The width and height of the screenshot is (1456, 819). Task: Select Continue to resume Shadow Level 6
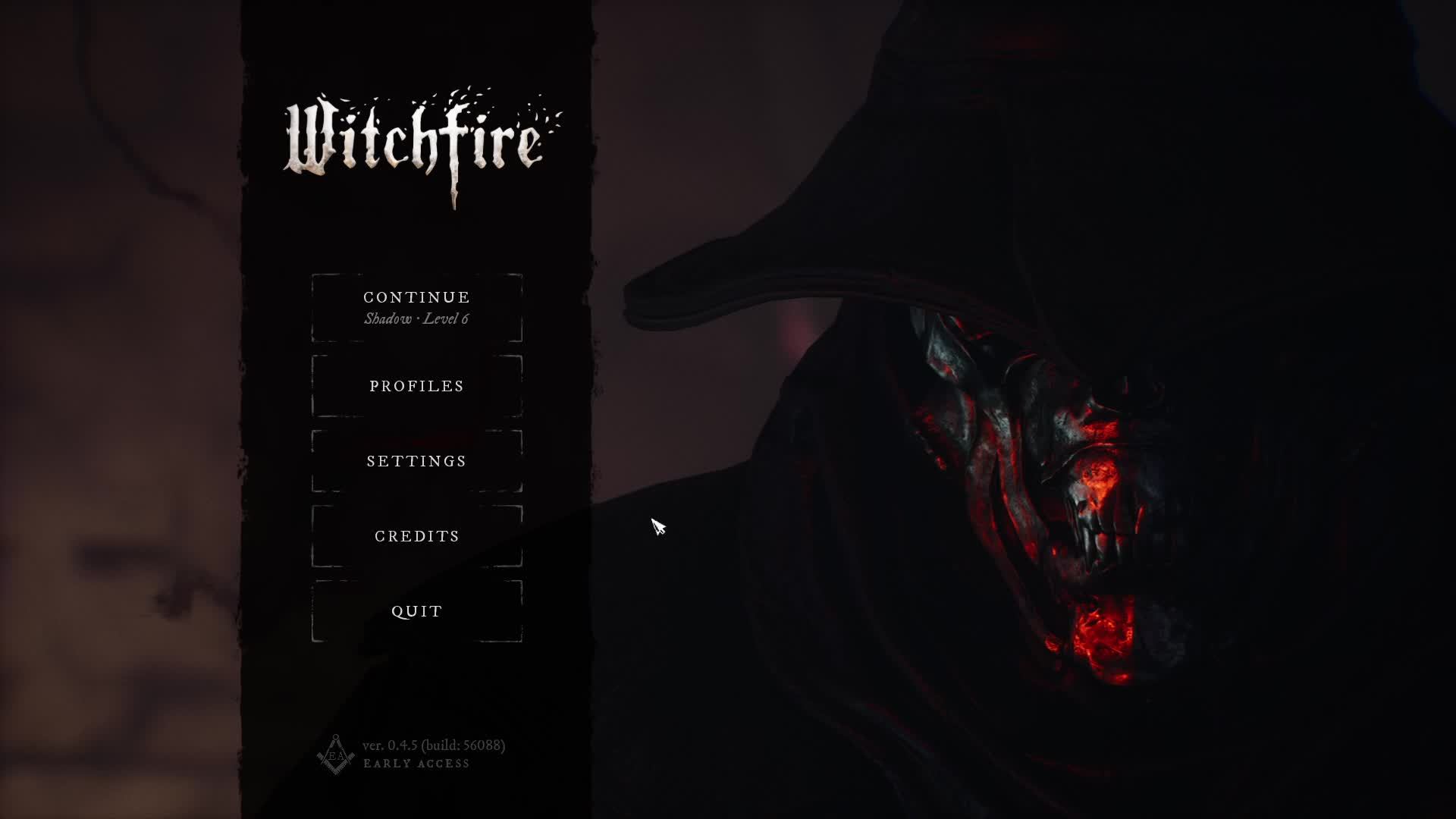coord(416,297)
